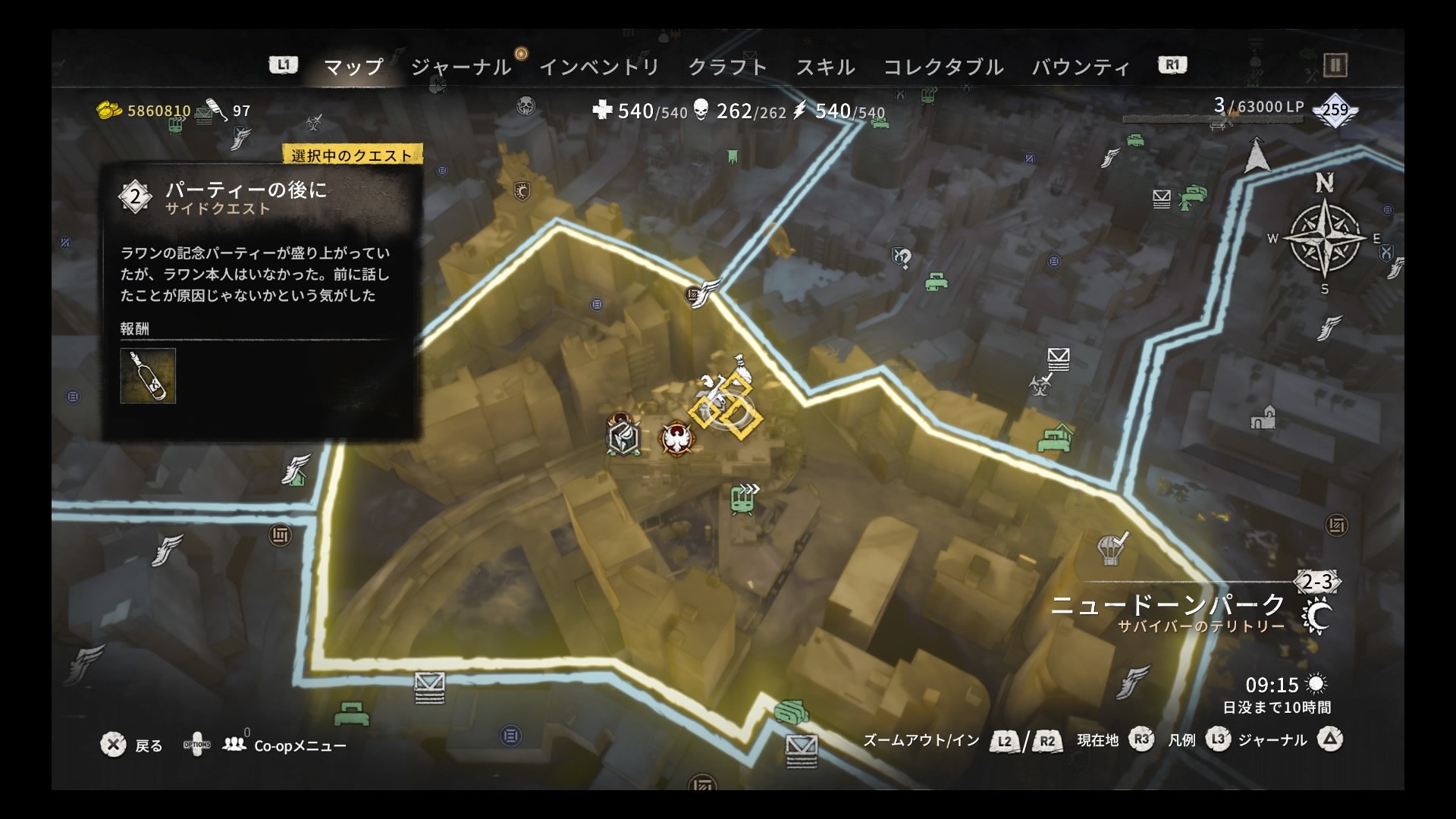Switch to the バウンティ tab
The width and height of the screenshot is (1456, 819).
[1081, 67]
